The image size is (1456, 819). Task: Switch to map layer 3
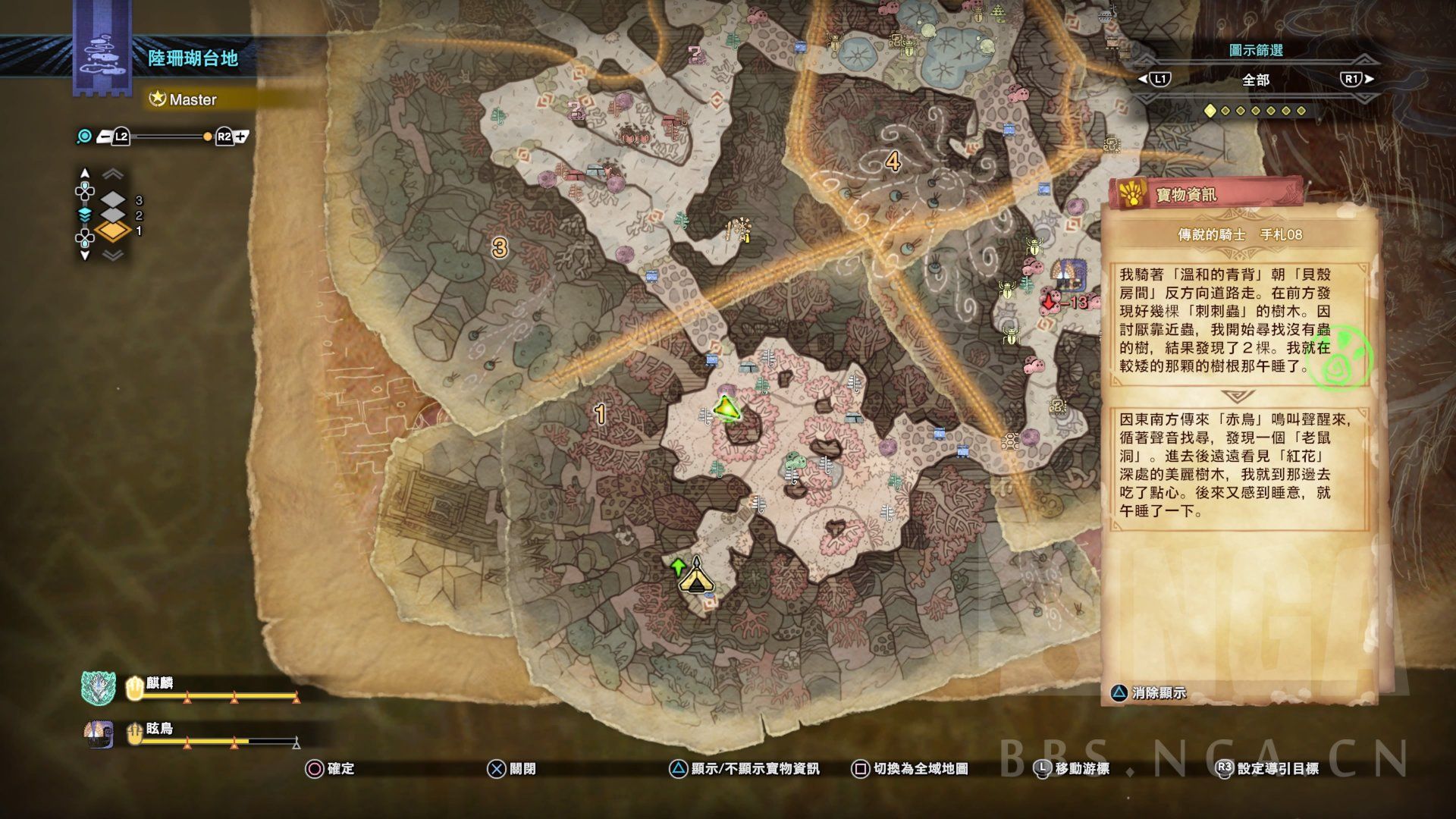tap(114, 200)
